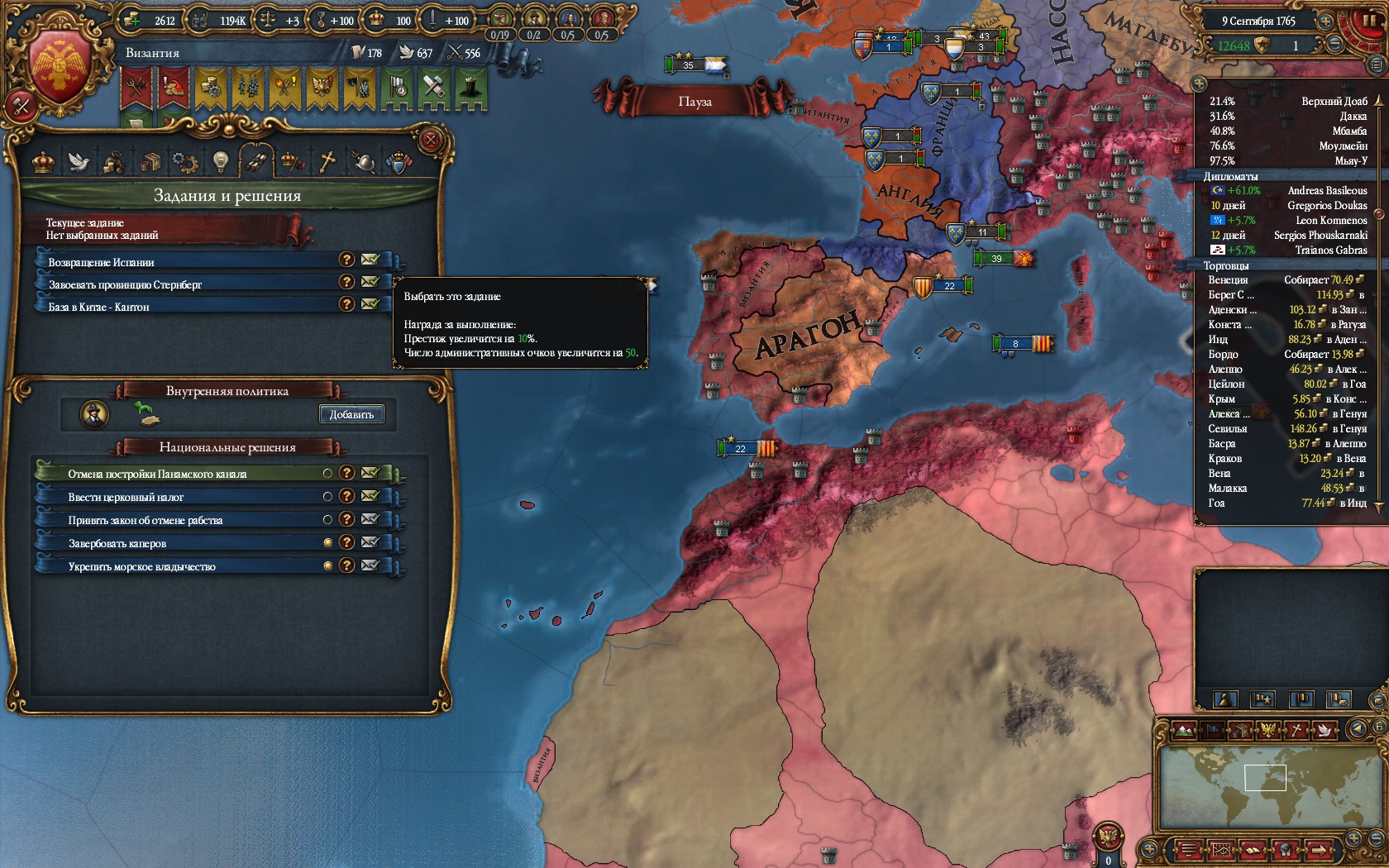This screenshot has width=1389, height=868.
Task: Open the lightbulb technology tab
Action: tap(219, 161)
